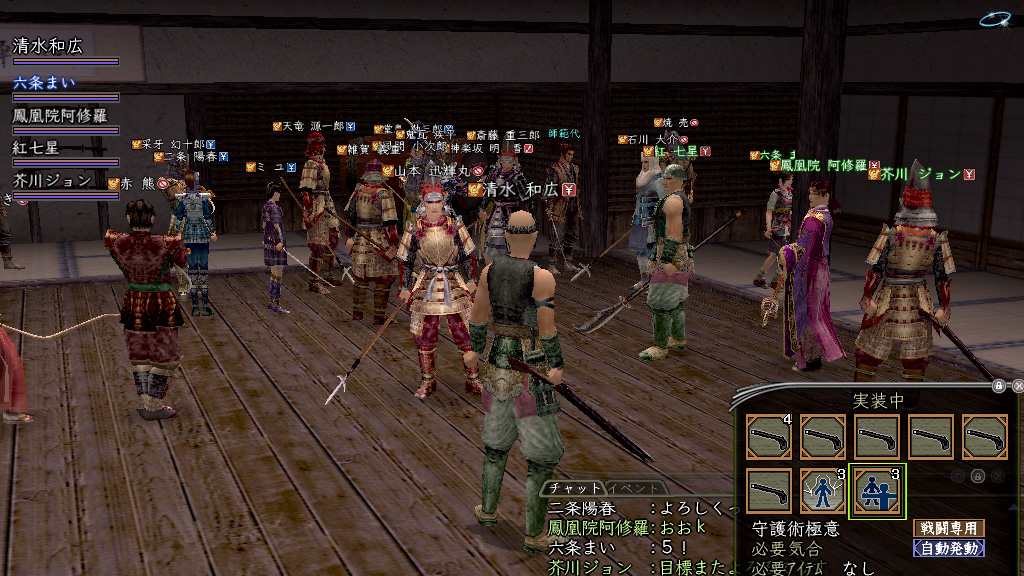The height and width of the screenshot is (576, 1024).
Task: Toggle the skill panel lock icon
Action: pyautogui.click(x=998, y=385)
